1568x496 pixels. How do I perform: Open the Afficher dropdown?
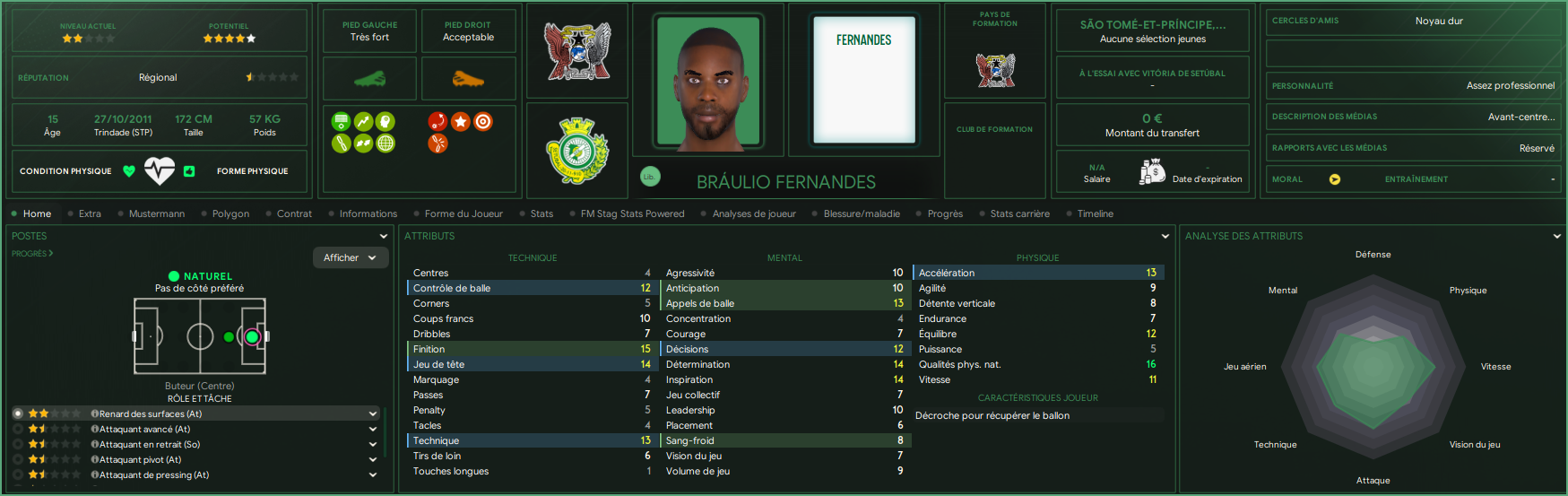[350, 257]
